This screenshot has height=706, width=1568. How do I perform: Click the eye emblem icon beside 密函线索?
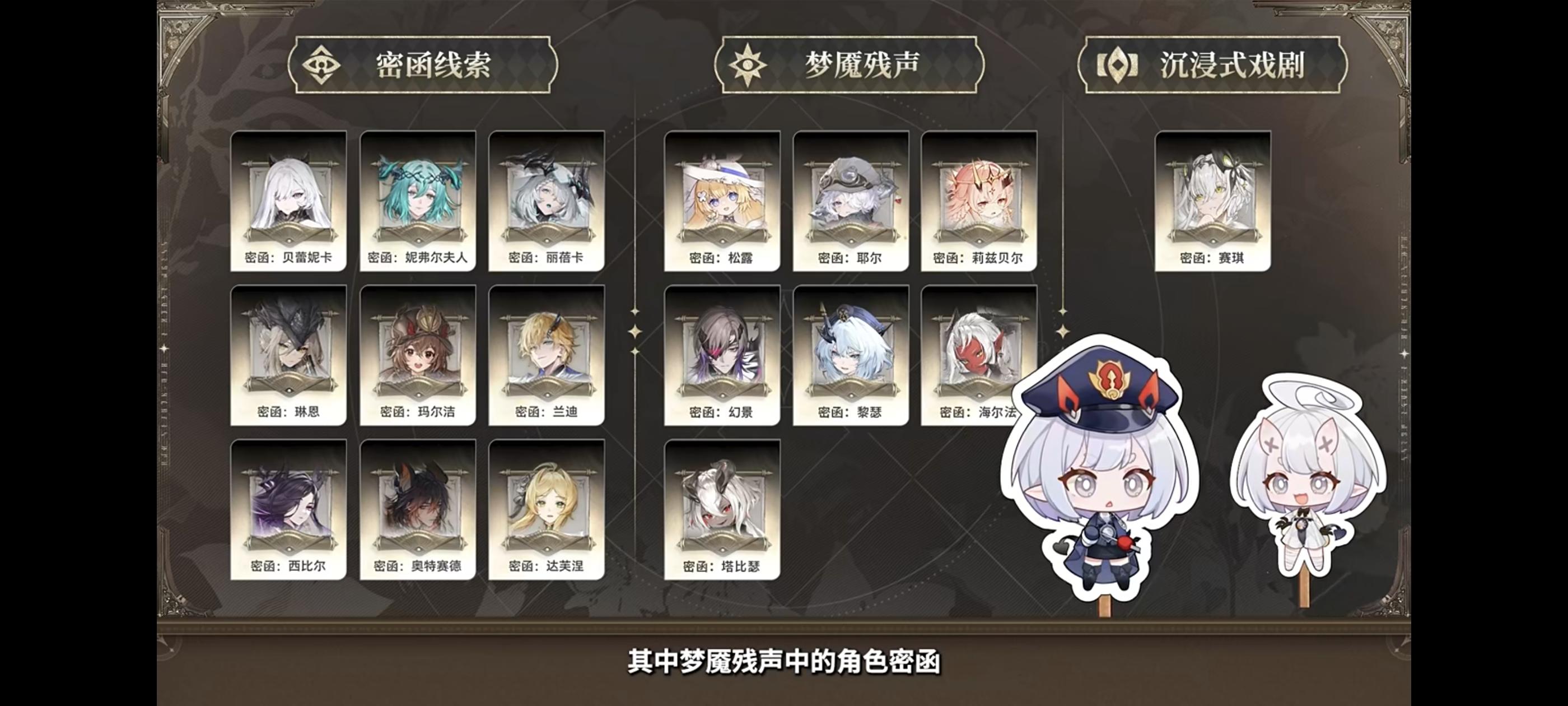[x=323, y=63]
